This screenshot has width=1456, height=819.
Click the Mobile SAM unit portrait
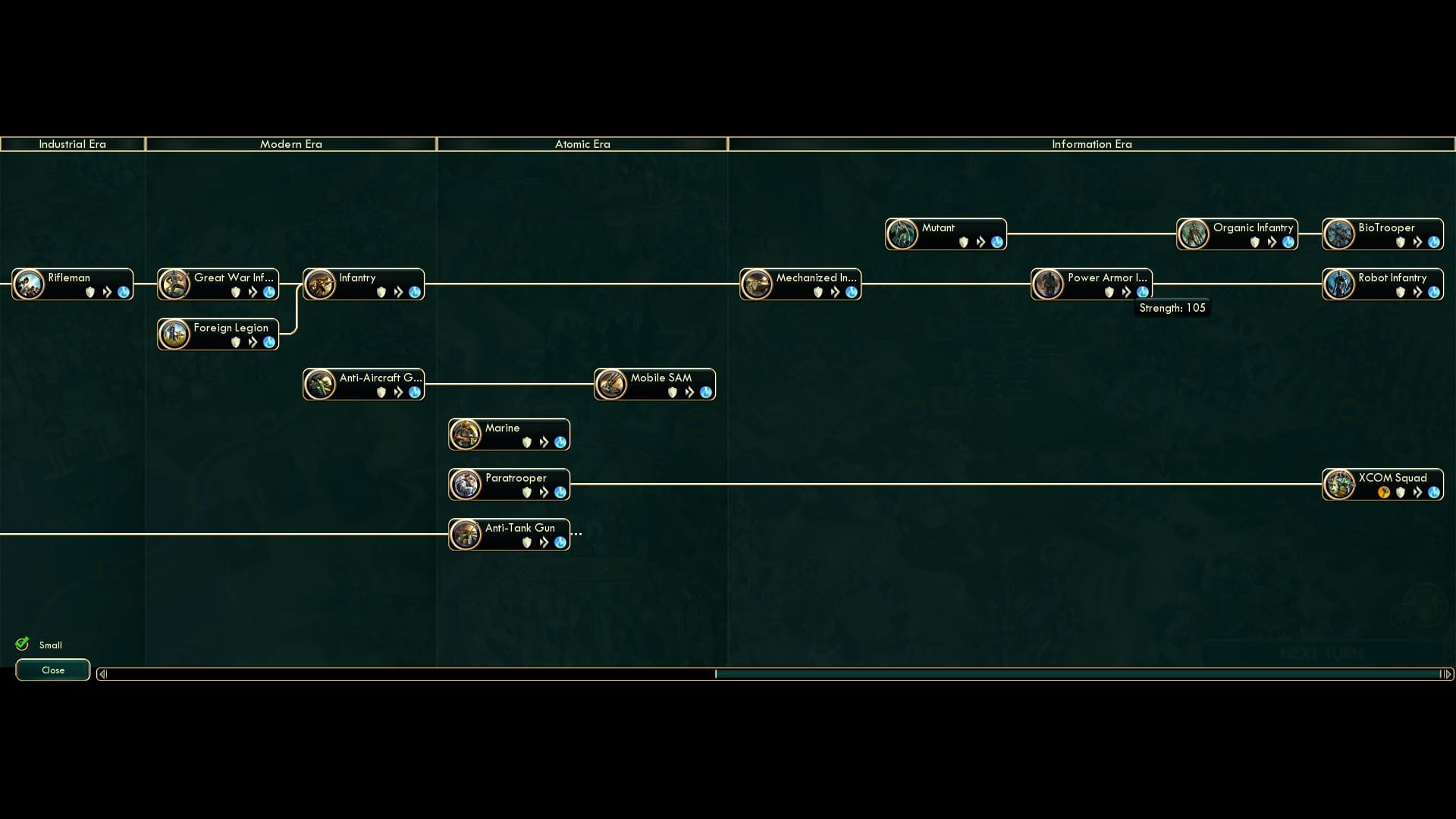pos(610,384)
